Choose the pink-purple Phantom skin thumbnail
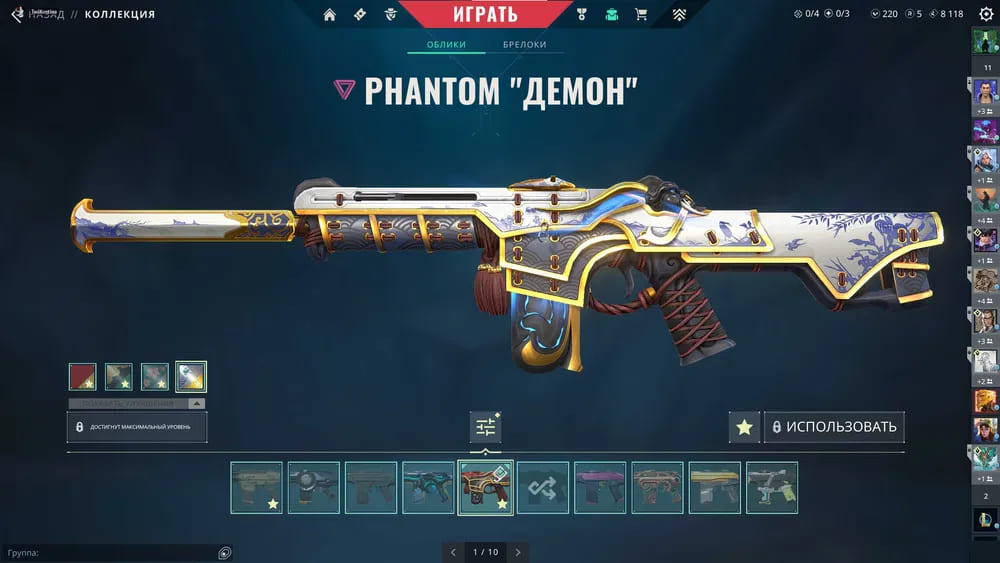 coord(600,487)
